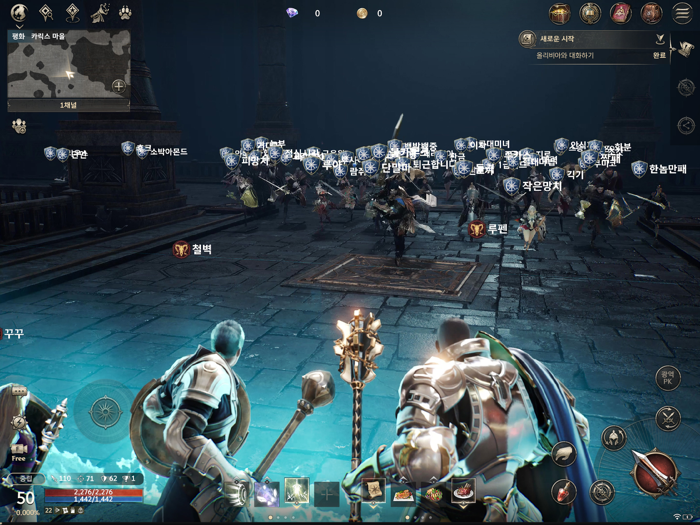Use the red potion quick button
Viewport: 700px width, 525px height.
564,491
